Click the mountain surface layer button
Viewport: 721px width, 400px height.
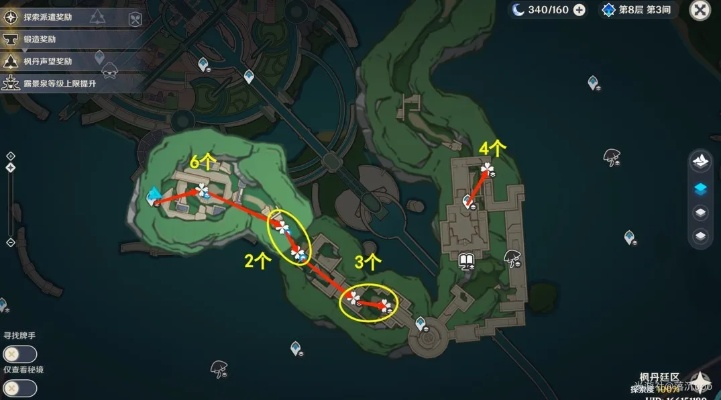701,161
